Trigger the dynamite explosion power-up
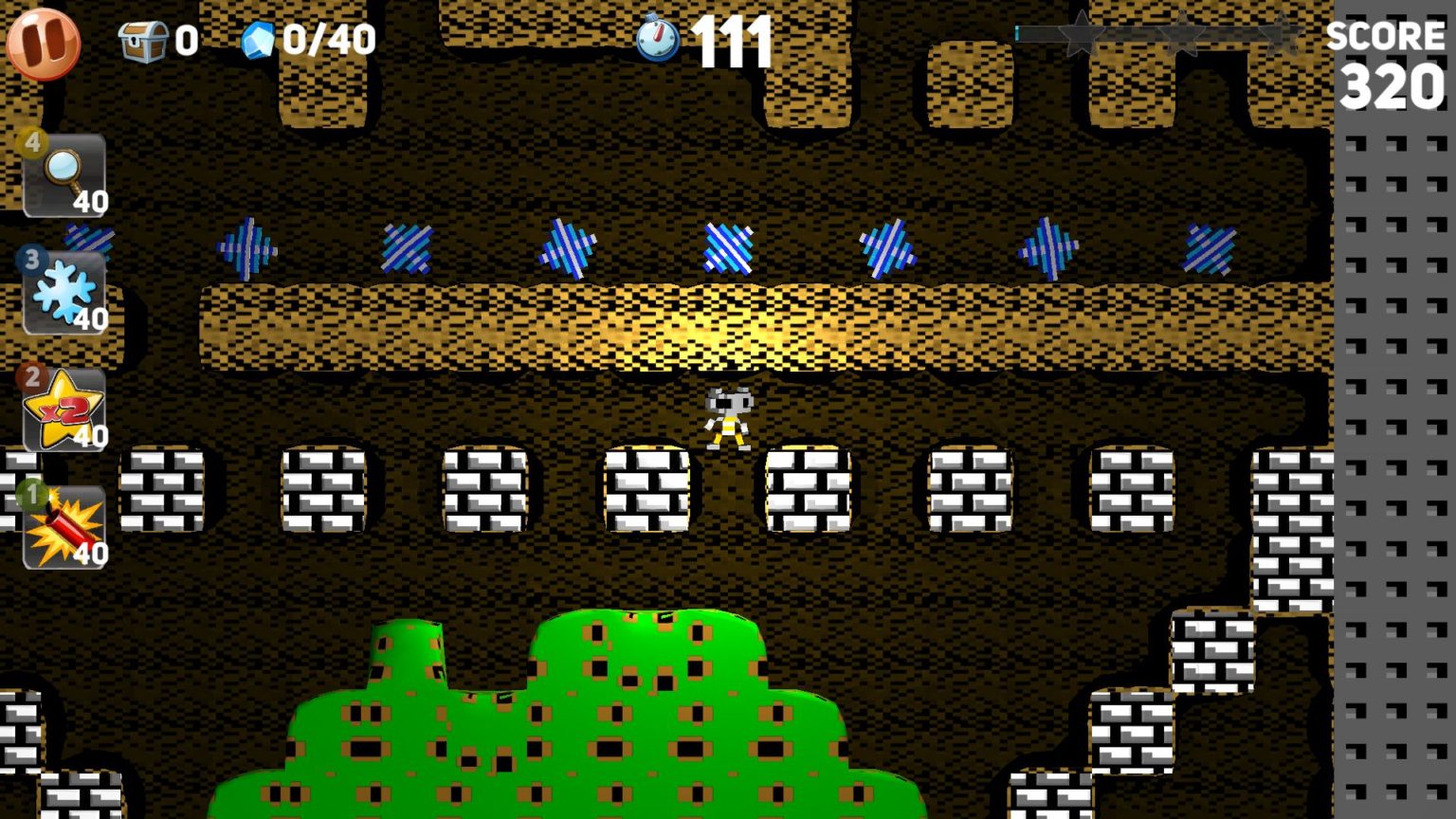The height and width of the screenshot is (819, 1456). [x=64, y=526]
